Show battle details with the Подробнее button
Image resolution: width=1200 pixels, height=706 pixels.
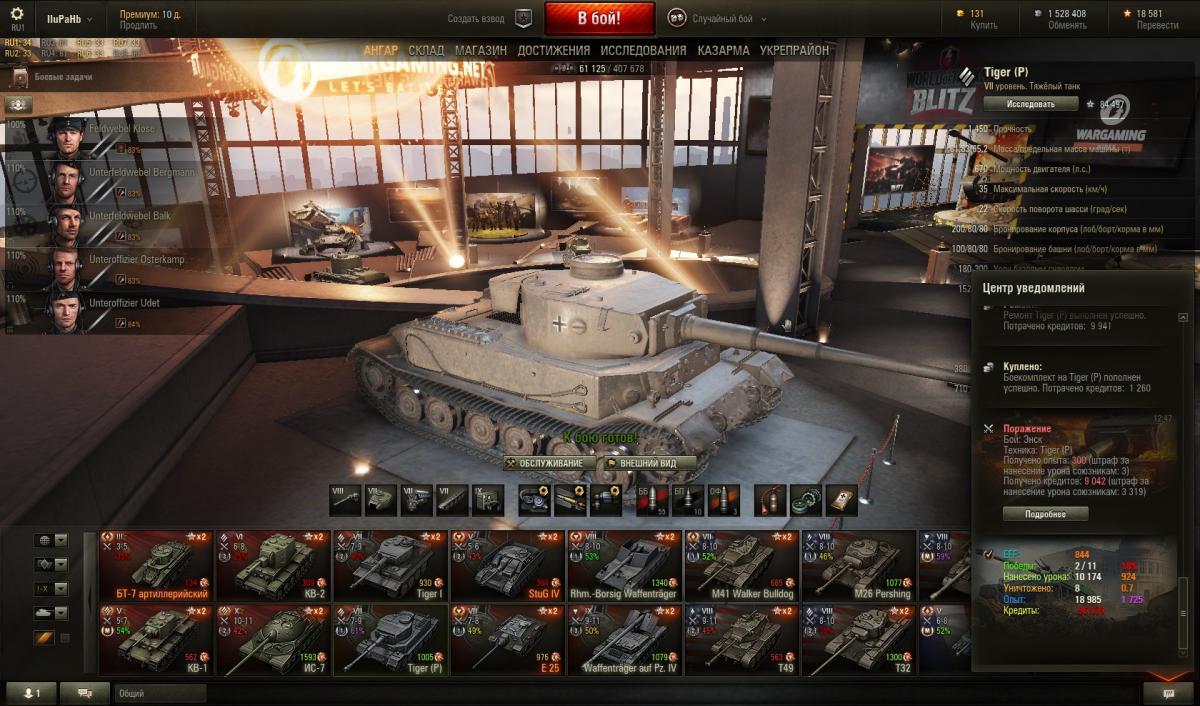1045,514
